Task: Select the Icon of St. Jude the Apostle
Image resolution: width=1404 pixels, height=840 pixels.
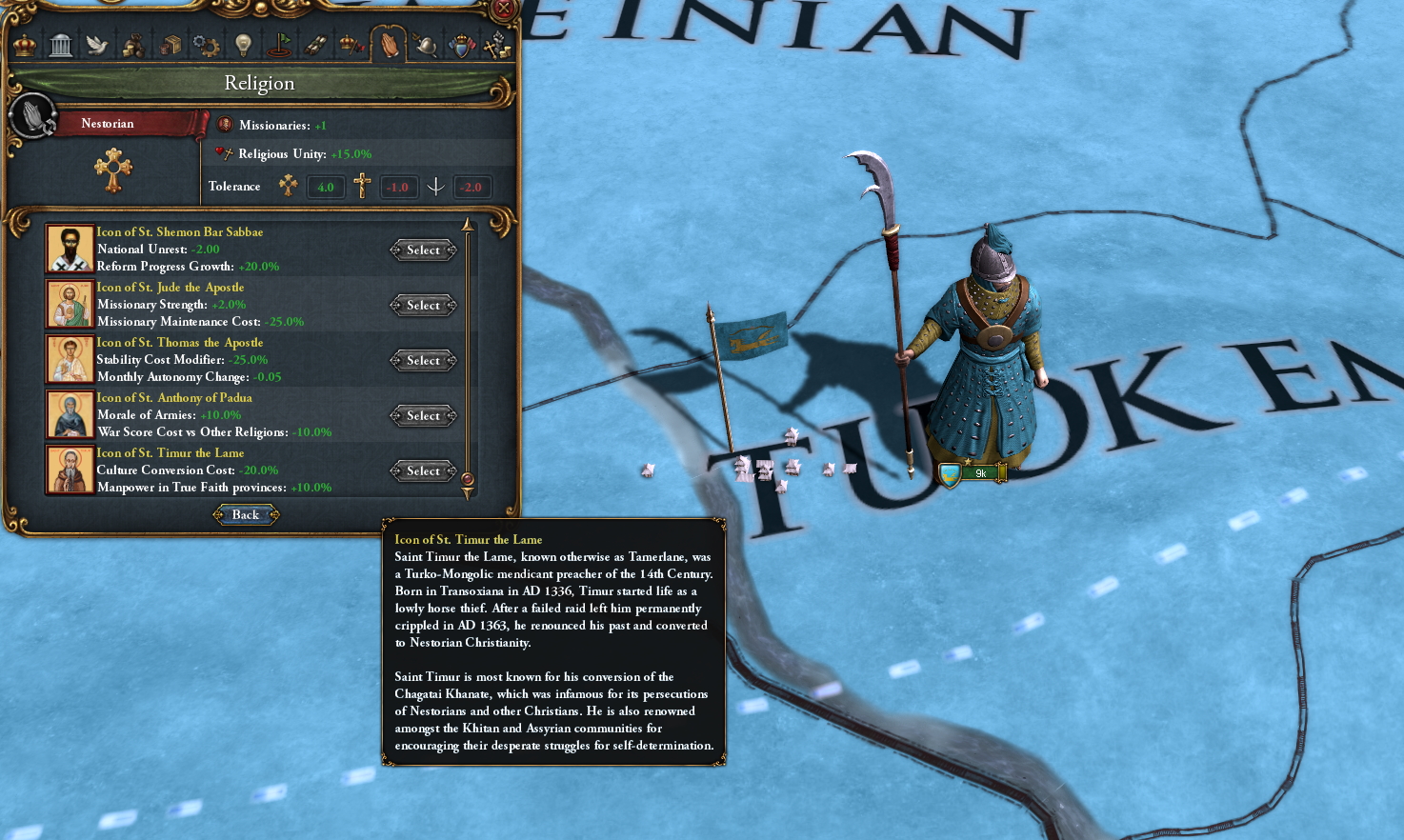Action: pos(422,305)
